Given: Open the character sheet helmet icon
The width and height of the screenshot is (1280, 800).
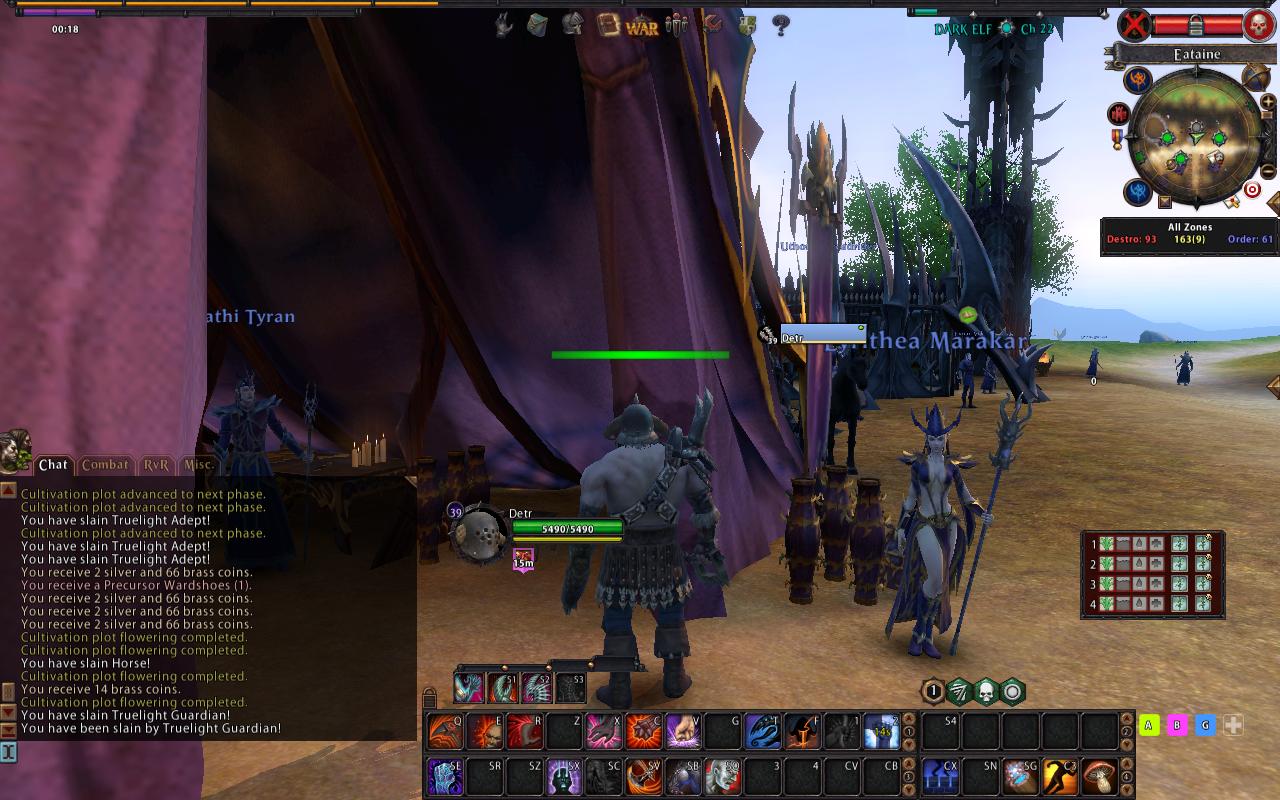Looking at the screenshot, I should [x=572, y=24].
